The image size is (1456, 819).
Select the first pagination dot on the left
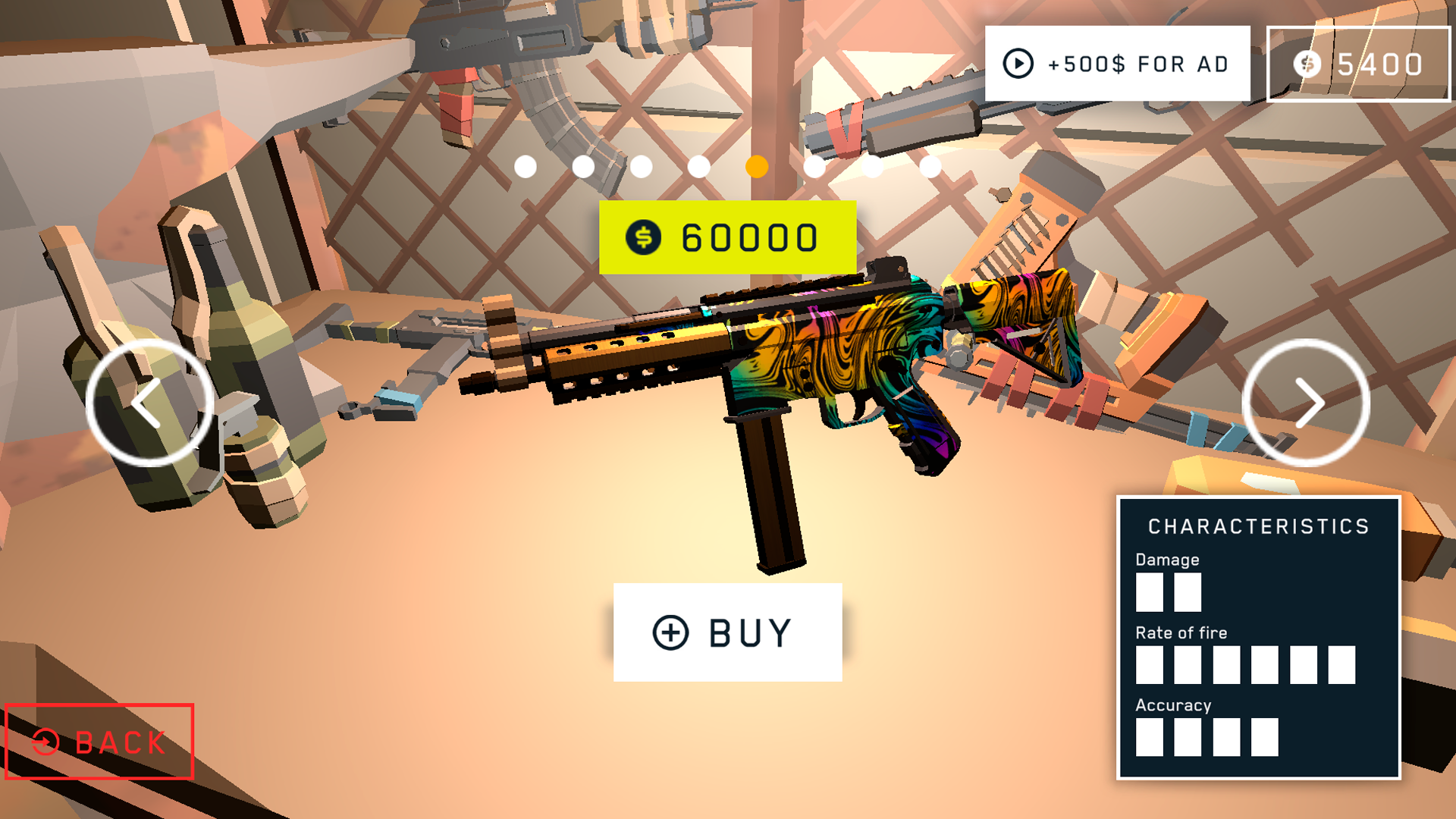pos(526,165)
